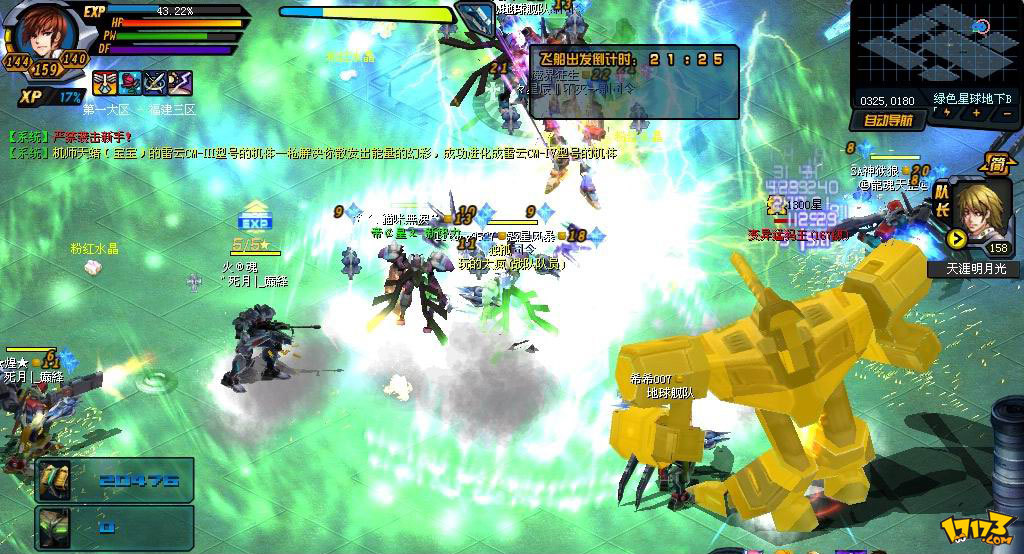The height and width of the screenshot is (554, 1024).
Task: Toggle the 简 simplified display button
Action: pos(996,165)
